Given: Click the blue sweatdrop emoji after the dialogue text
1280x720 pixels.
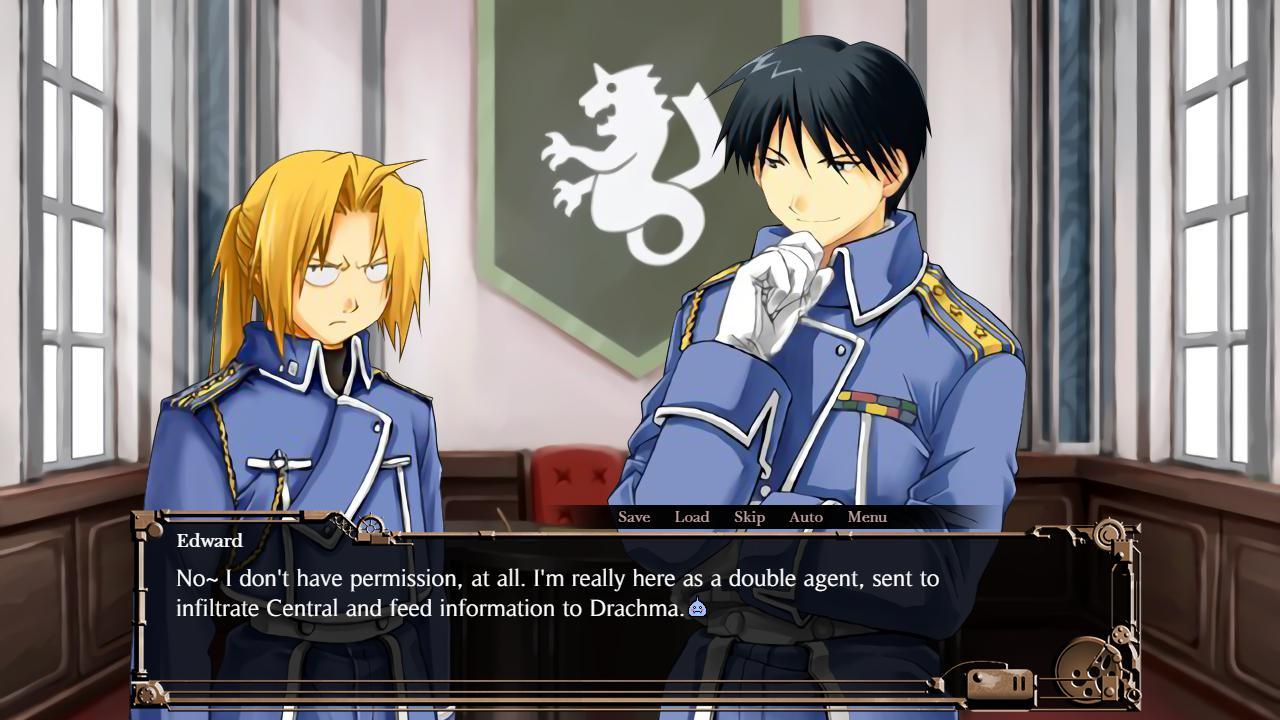Looking at the screenshot, I should 698,607.
